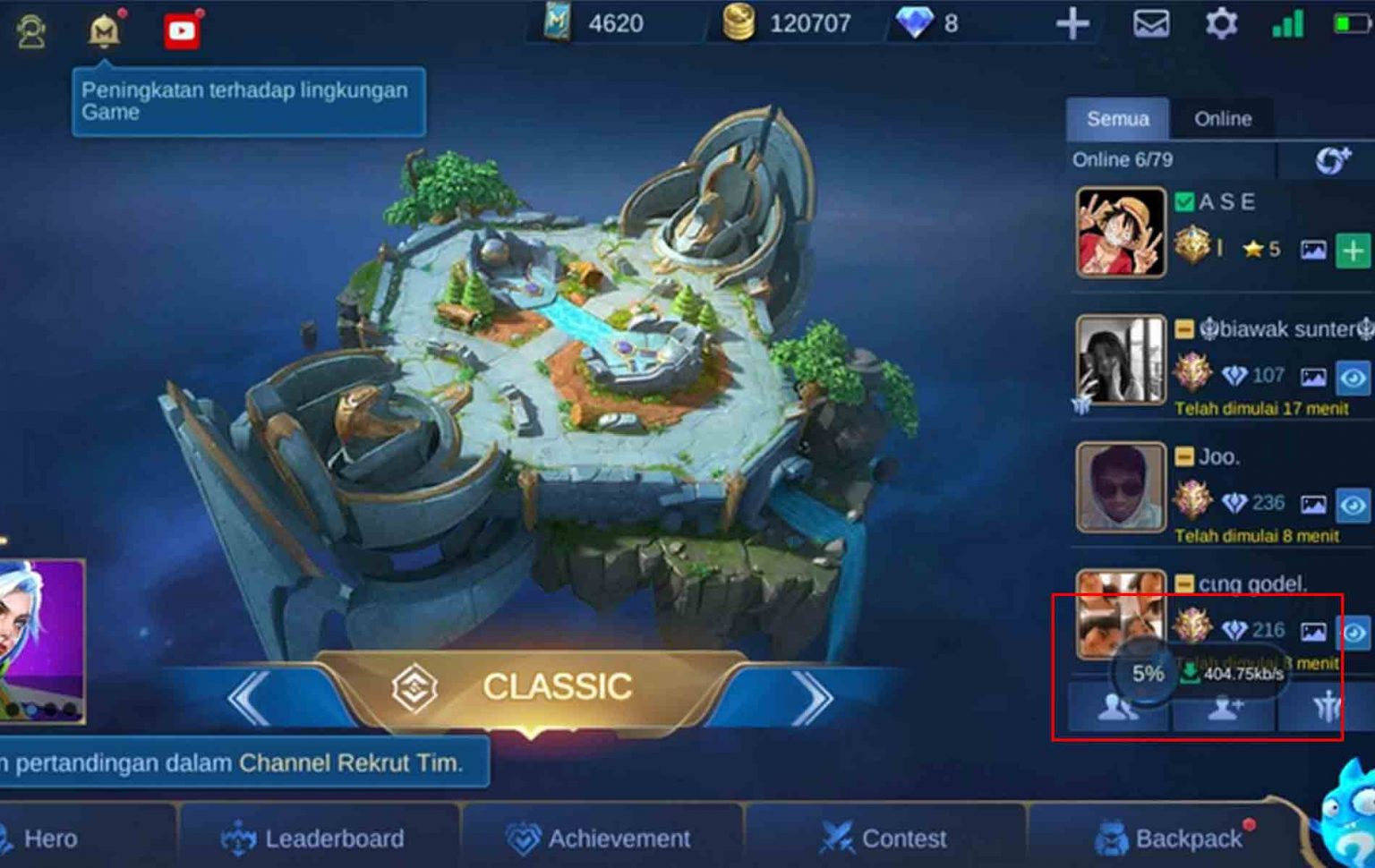1375x868 pixels.
Task: View A S E's Luffy avatar profile
Action: pyautogui.click(x=1121, y=232)
